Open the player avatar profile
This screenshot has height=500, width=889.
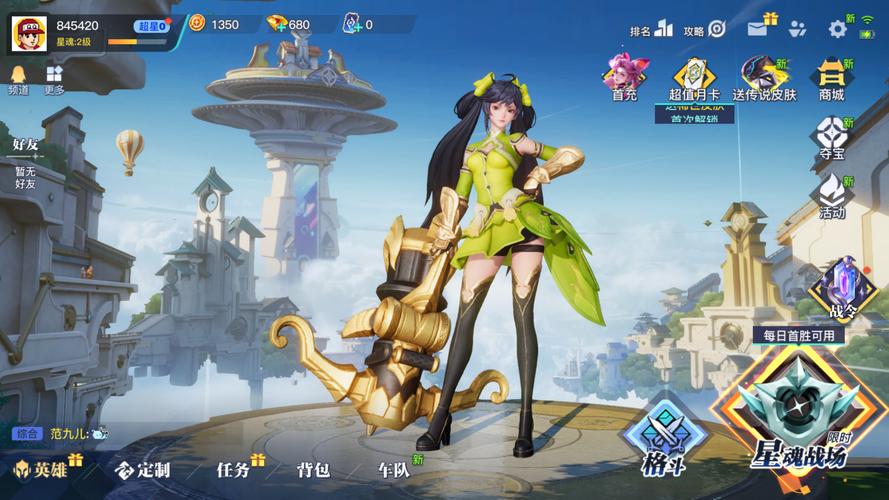[29, 32]
